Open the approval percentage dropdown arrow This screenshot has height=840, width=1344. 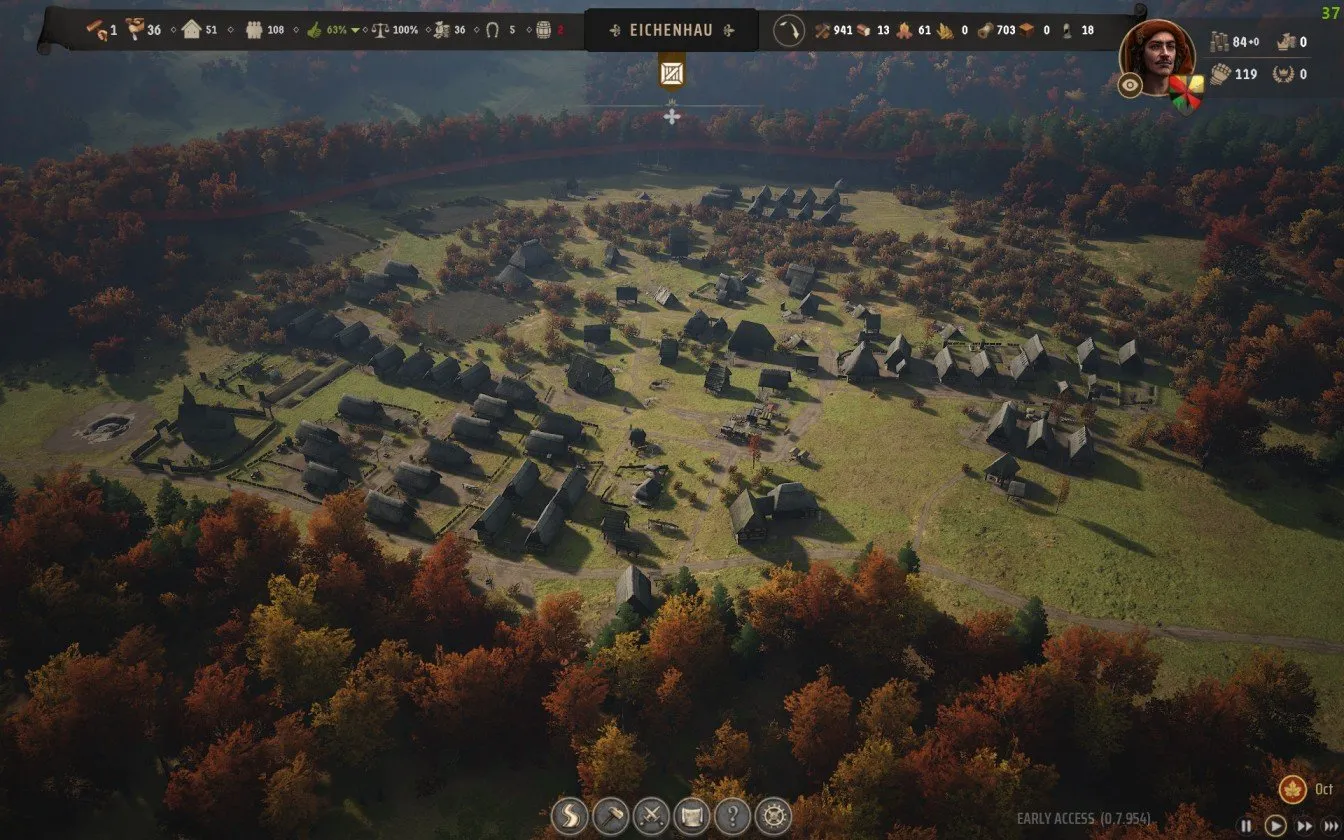pos(355,30)
